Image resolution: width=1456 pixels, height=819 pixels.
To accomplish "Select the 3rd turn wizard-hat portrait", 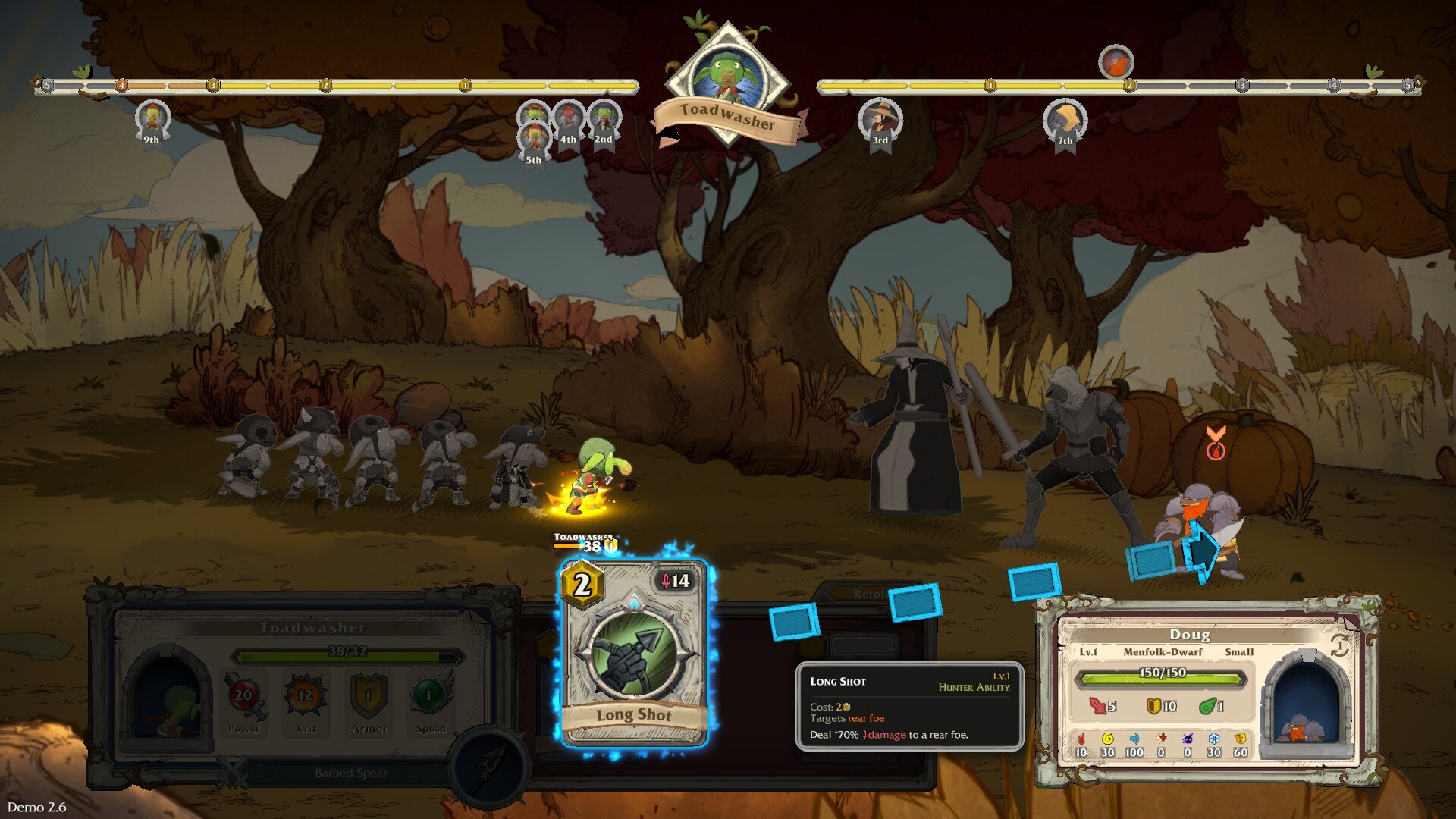I will 880,120.
